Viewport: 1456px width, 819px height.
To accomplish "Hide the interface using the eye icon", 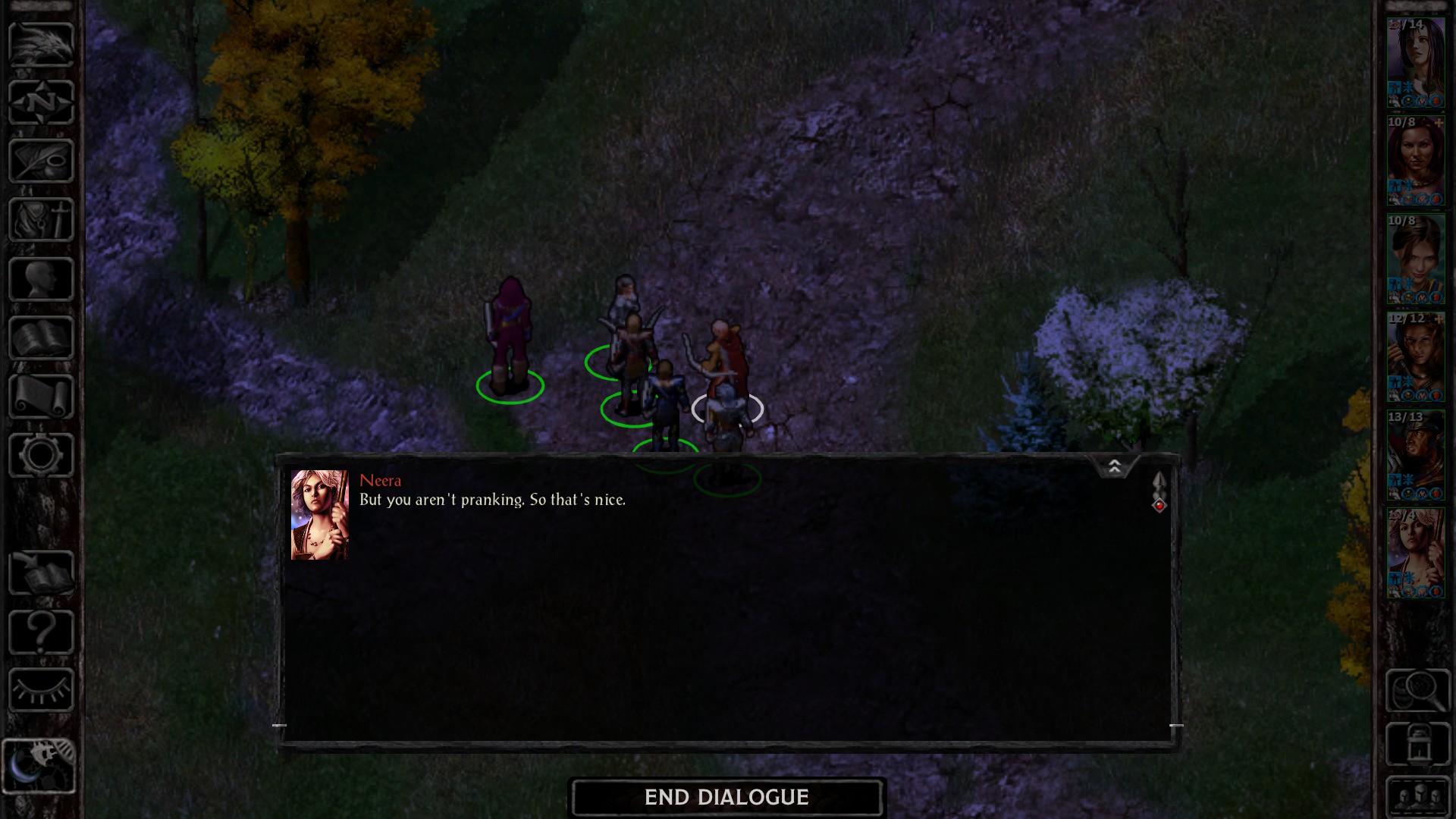I will pos(42,686).
